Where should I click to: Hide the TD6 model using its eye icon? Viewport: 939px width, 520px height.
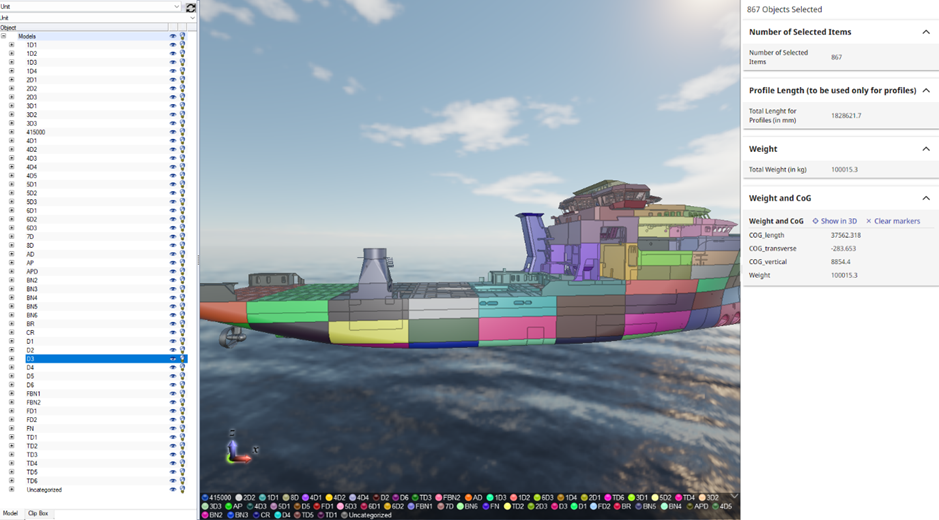tap(172, 481)
